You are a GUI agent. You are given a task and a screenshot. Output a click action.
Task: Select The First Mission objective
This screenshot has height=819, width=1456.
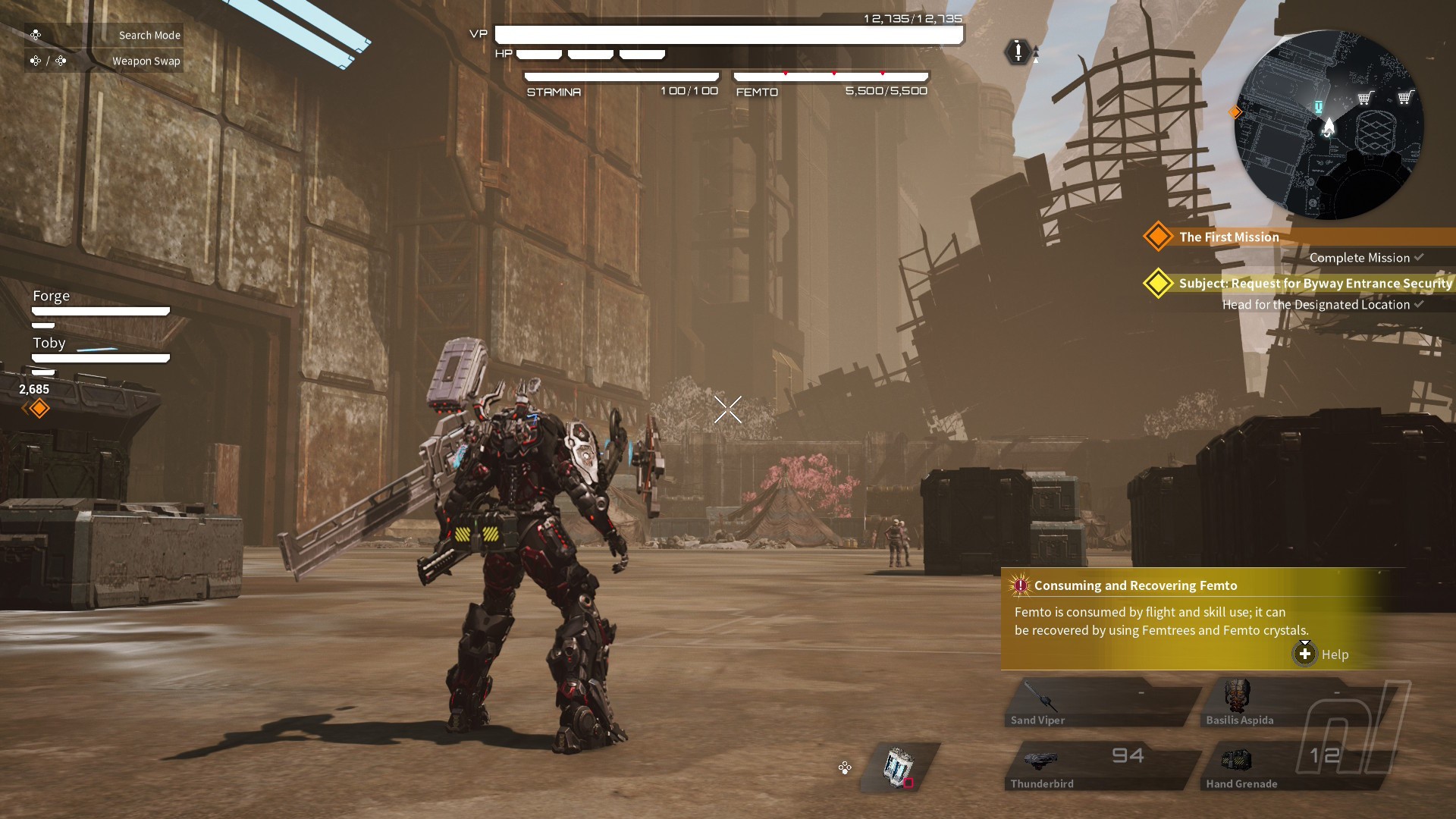point(1228,237)
